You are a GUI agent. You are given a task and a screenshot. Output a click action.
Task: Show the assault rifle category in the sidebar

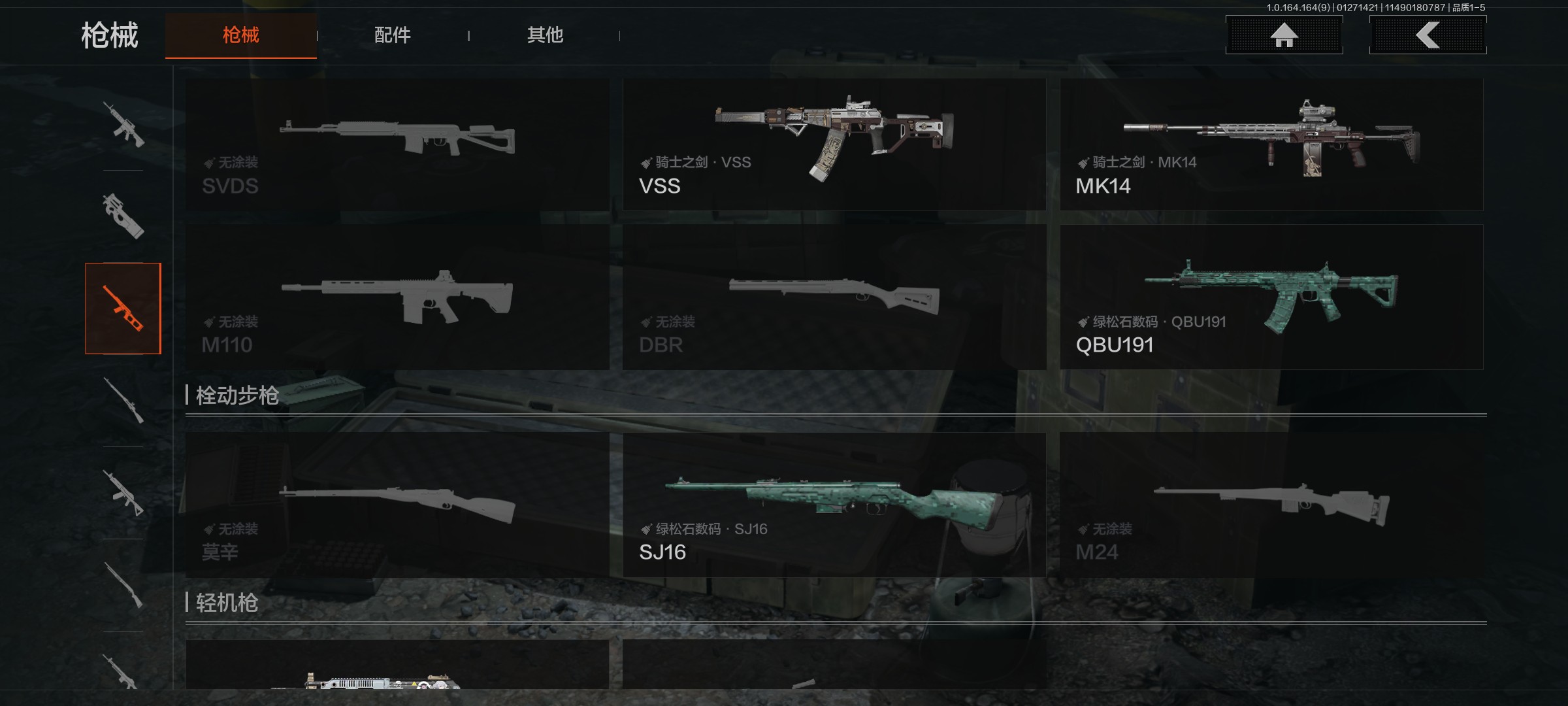tap(123, 124)
